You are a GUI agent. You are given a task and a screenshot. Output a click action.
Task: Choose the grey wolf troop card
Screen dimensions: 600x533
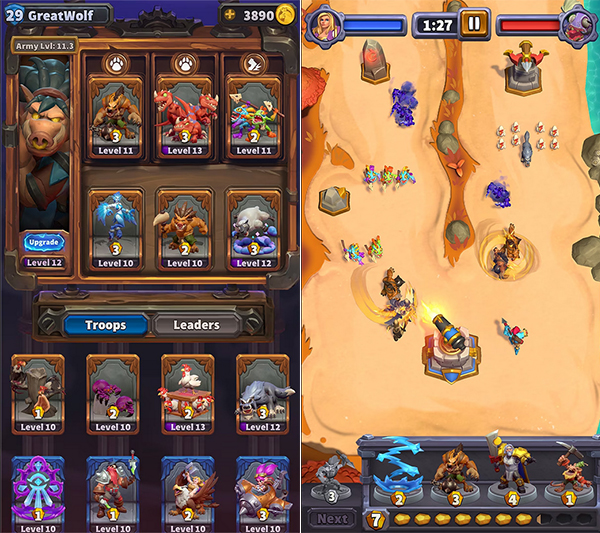262,390
